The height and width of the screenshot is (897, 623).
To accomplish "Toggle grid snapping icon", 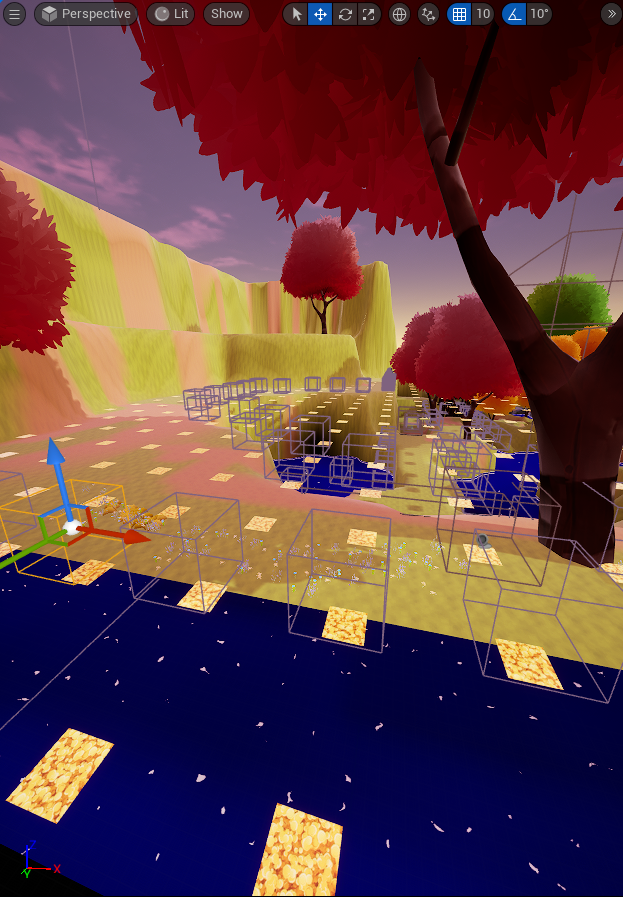I will click(x=459, y=14).
